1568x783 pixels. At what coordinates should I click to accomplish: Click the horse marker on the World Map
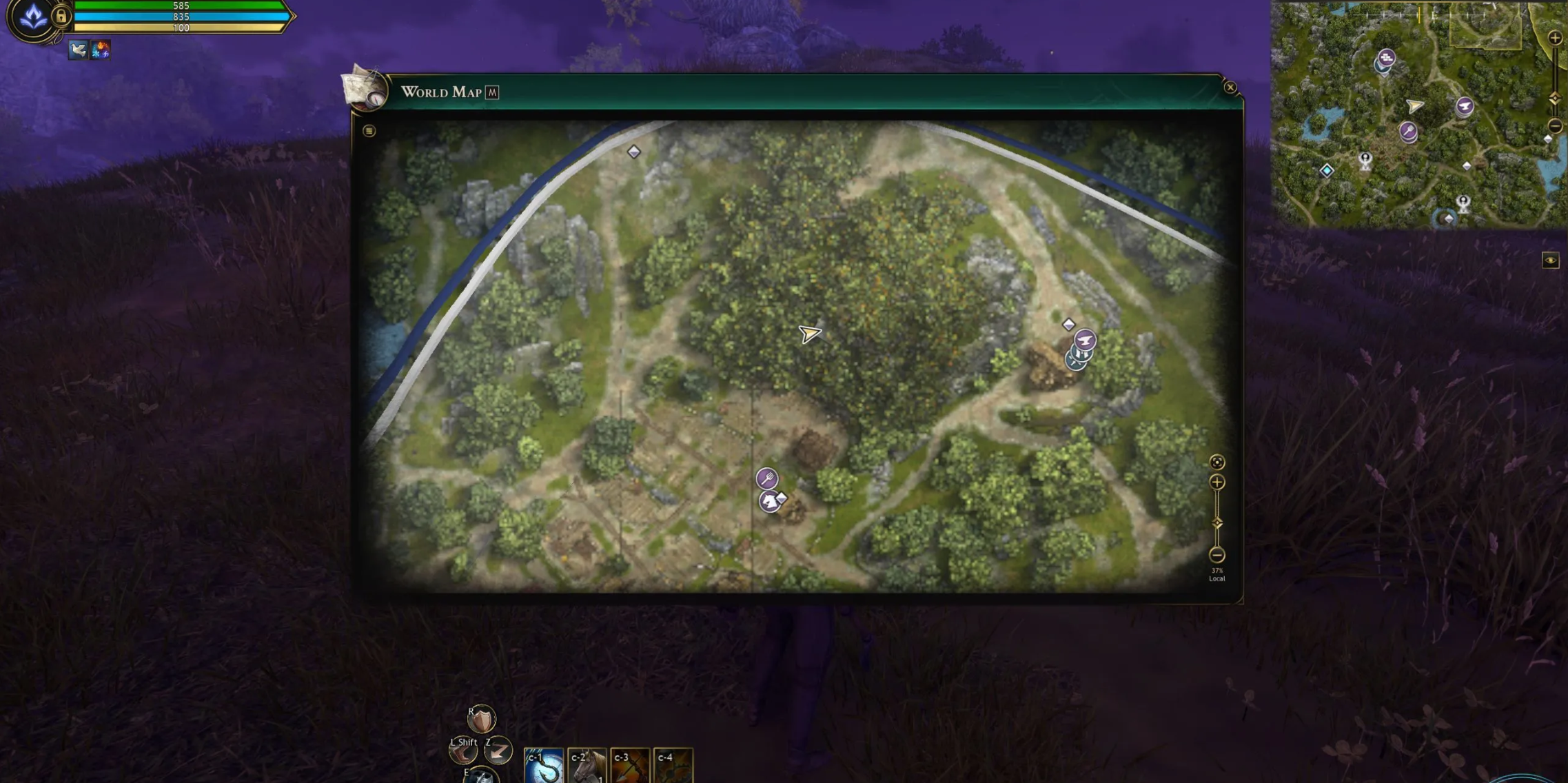coord(769,501)
